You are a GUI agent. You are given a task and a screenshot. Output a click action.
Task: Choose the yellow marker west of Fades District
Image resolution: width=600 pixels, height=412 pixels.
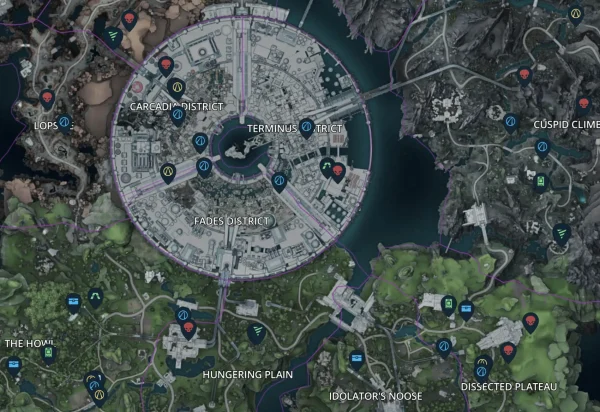[x=168, y=171]
